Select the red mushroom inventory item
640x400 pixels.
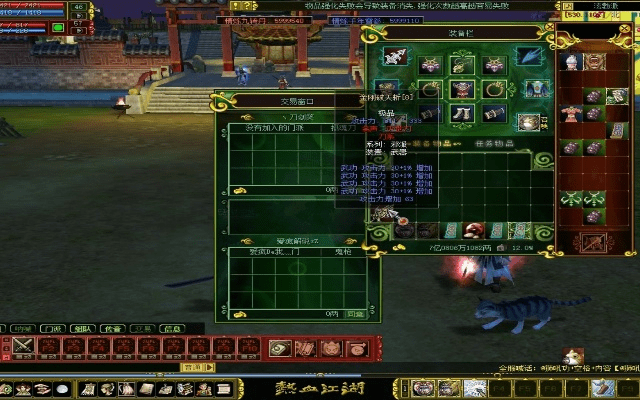[x=473, y=231]
